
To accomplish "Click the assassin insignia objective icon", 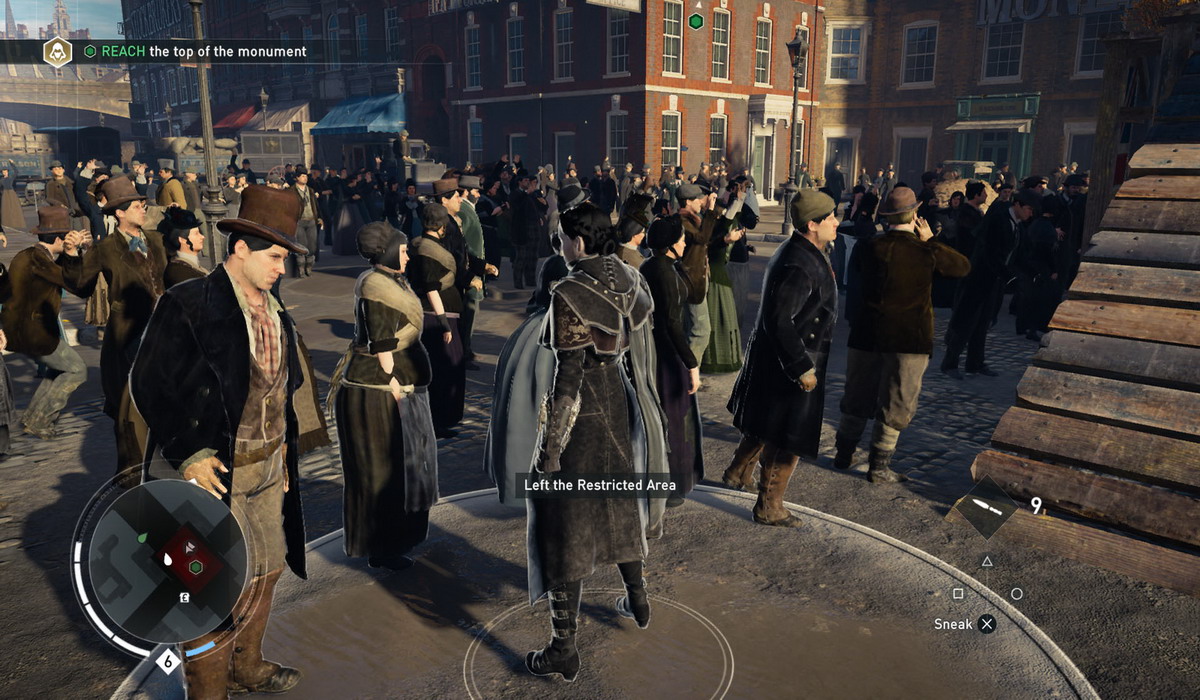I will (x=57, y=52).
